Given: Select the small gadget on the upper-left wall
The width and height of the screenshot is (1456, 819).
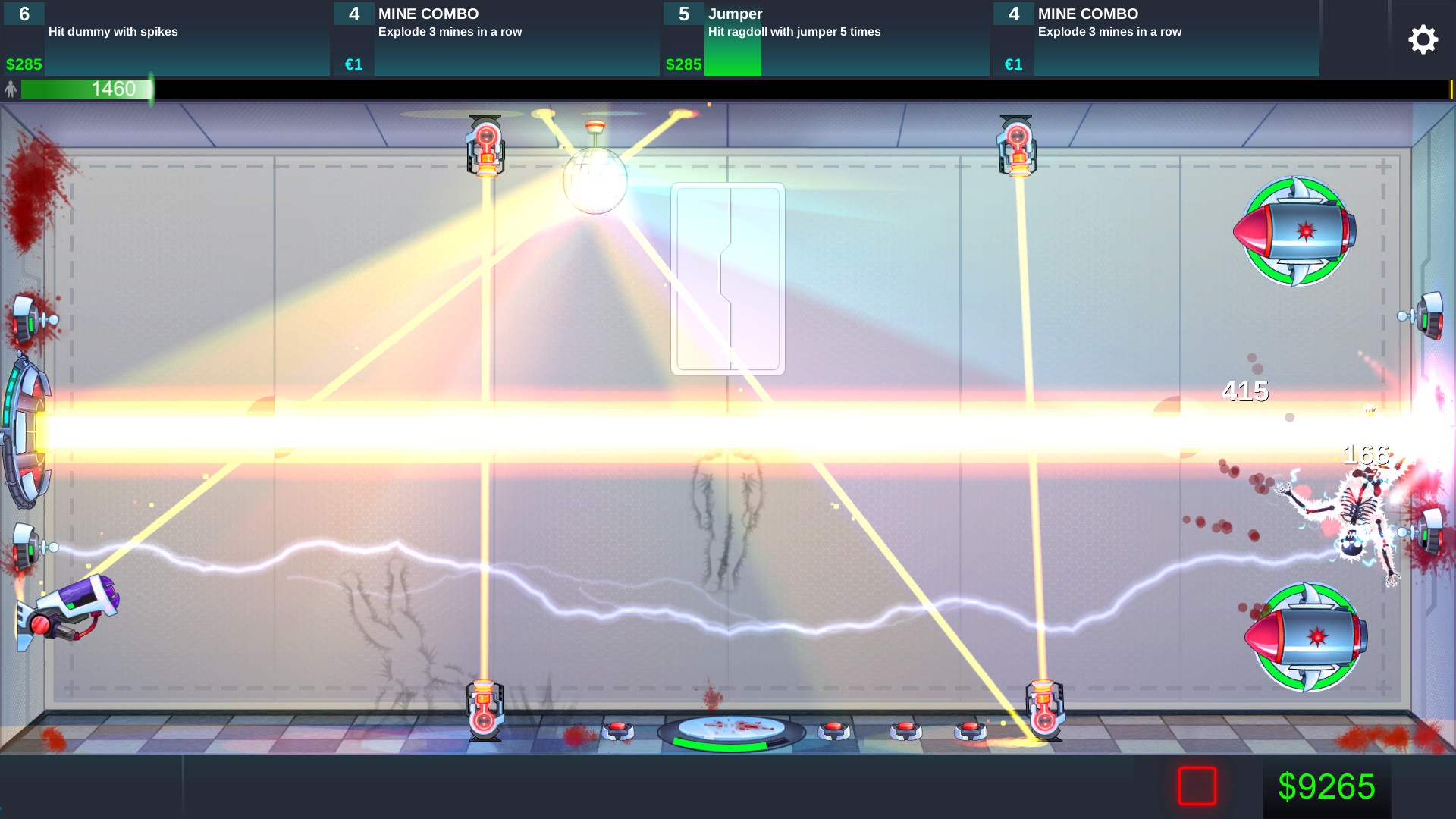Looking at the screenshot, I should [x=27, y=318].
